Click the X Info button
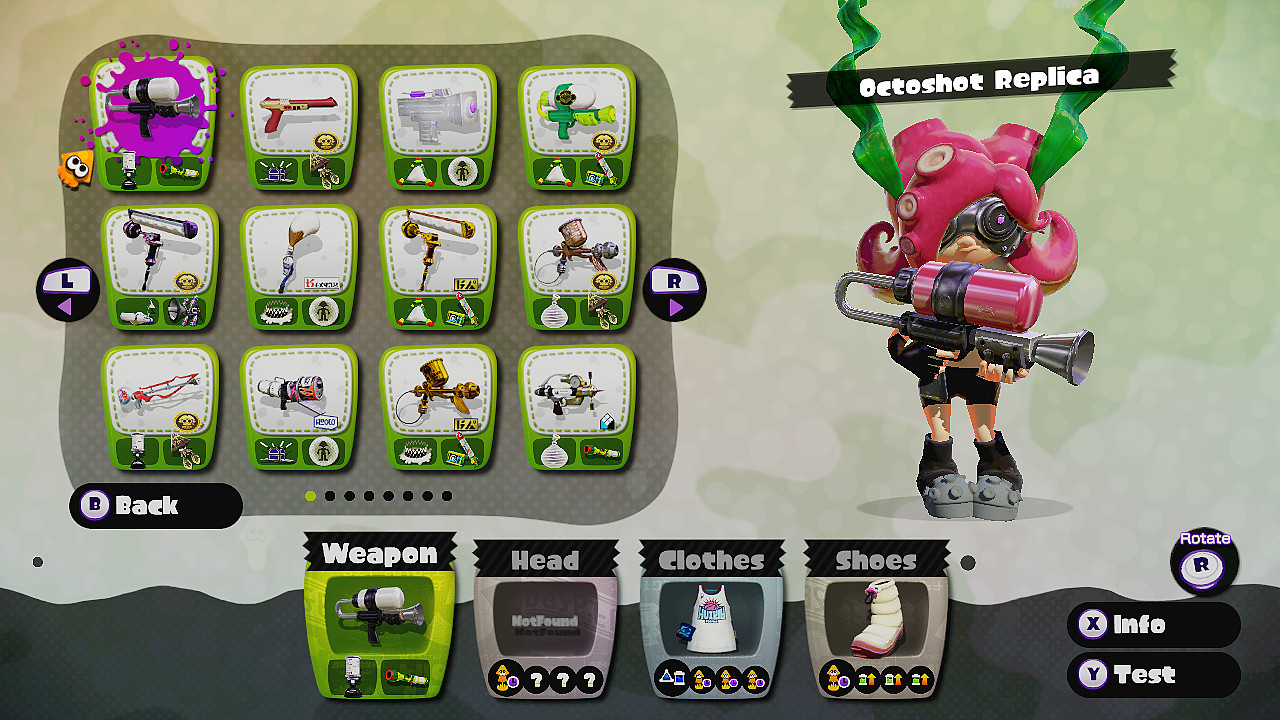This screenshot has height=720, width=1280. 1152,624
